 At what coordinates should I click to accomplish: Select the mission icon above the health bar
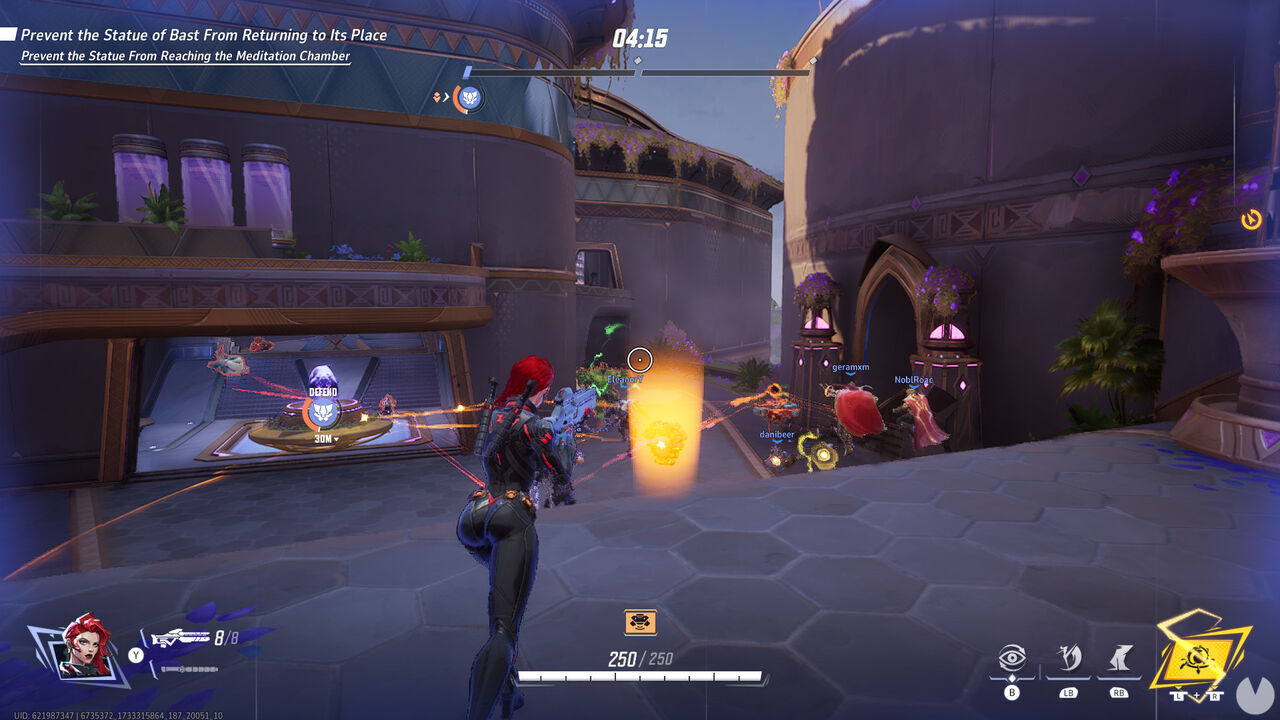[638, 621]
